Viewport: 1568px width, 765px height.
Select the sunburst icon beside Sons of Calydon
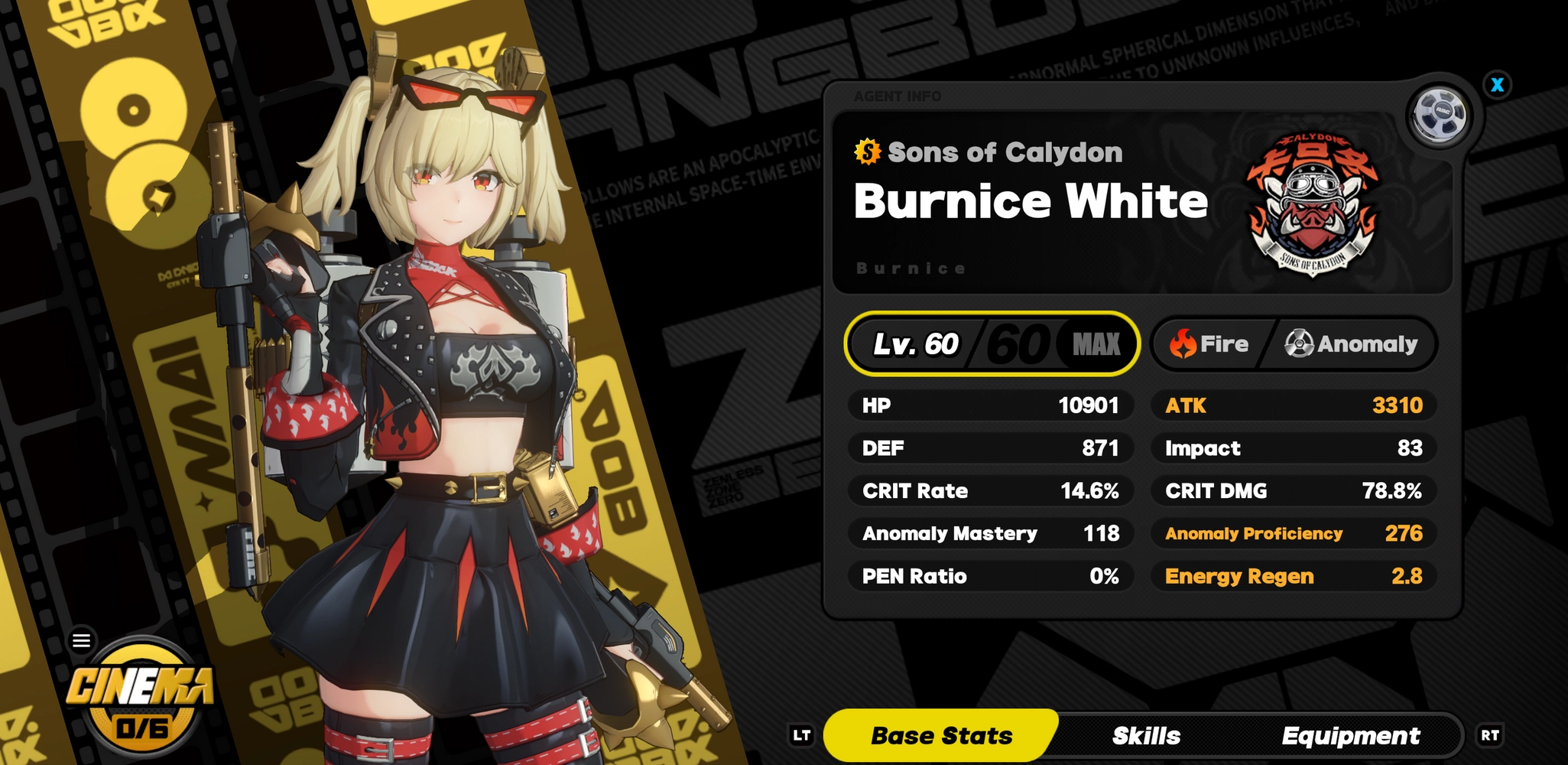point(865,151)
